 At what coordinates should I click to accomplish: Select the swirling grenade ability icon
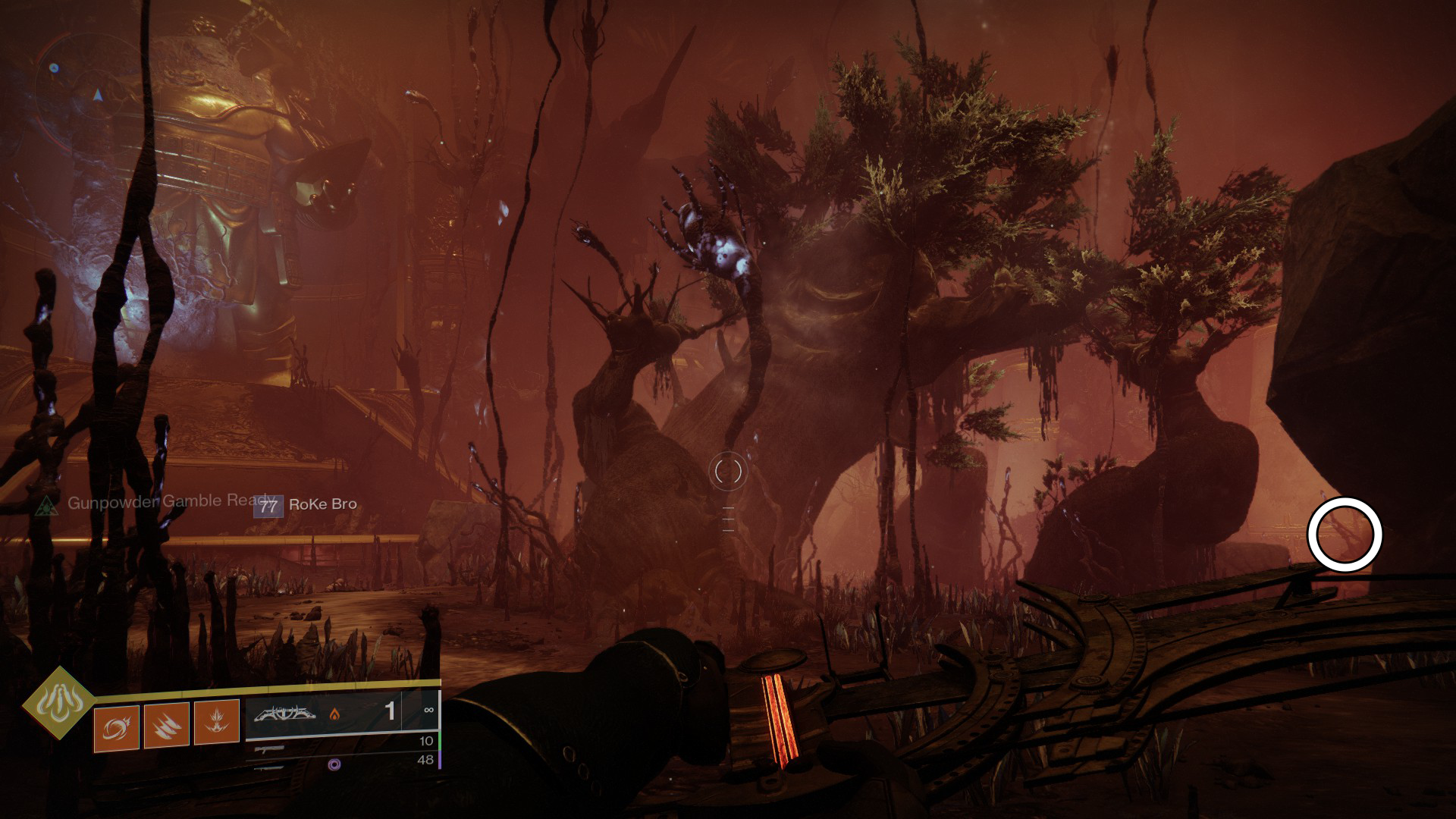116,729
